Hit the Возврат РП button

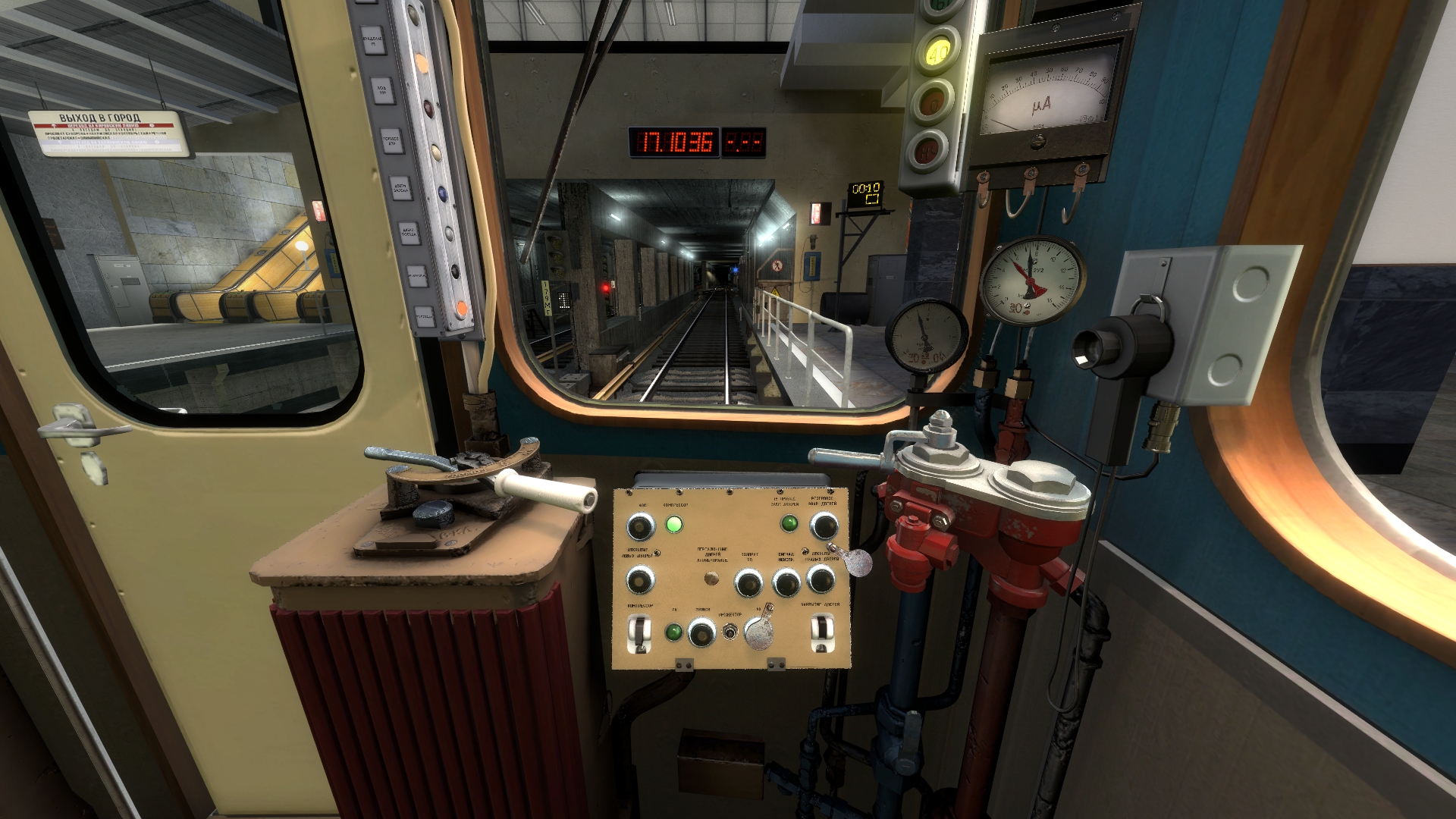(x=748, y=583)
